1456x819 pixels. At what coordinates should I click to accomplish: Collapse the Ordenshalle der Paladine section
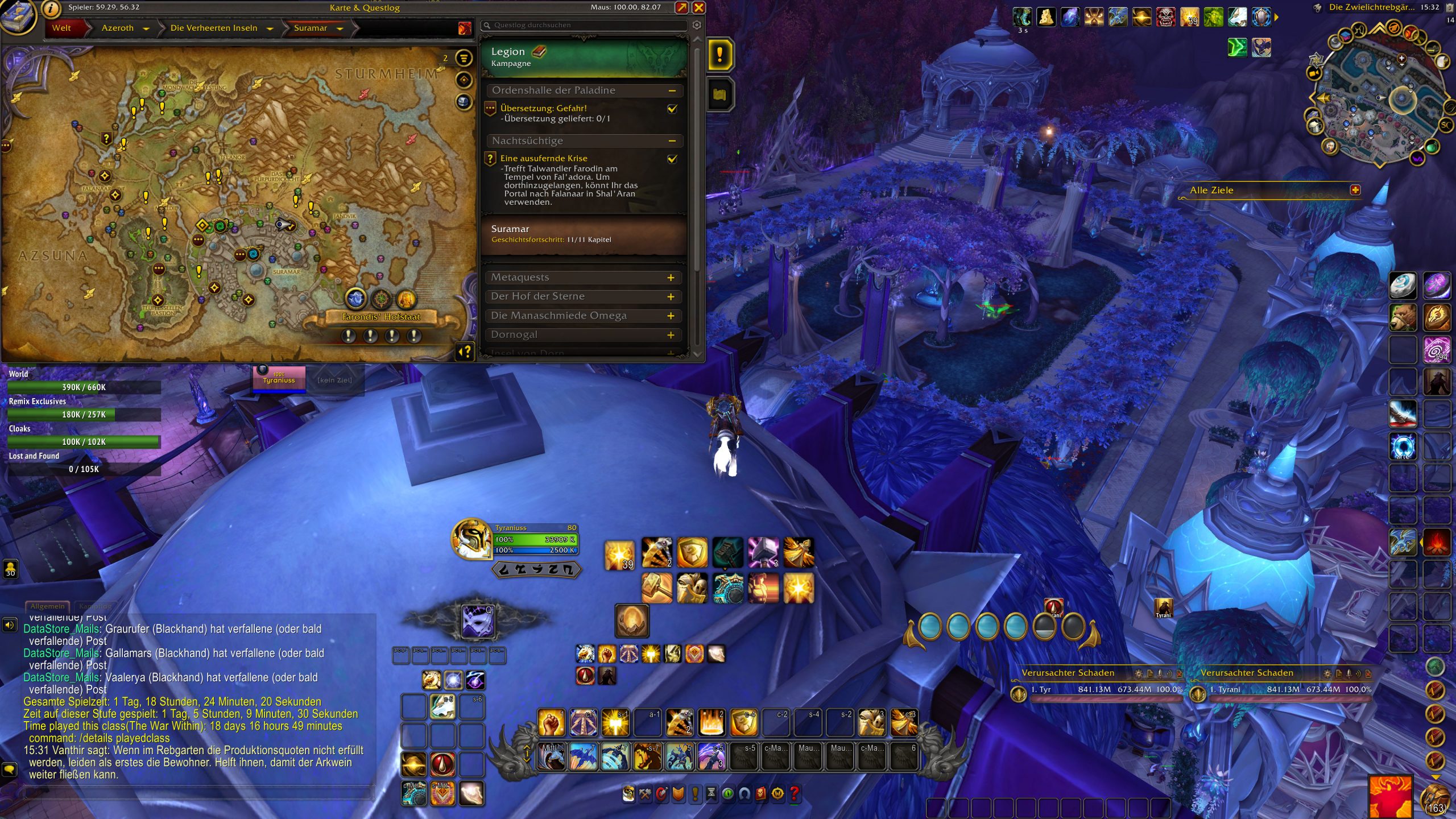(672, 90)
